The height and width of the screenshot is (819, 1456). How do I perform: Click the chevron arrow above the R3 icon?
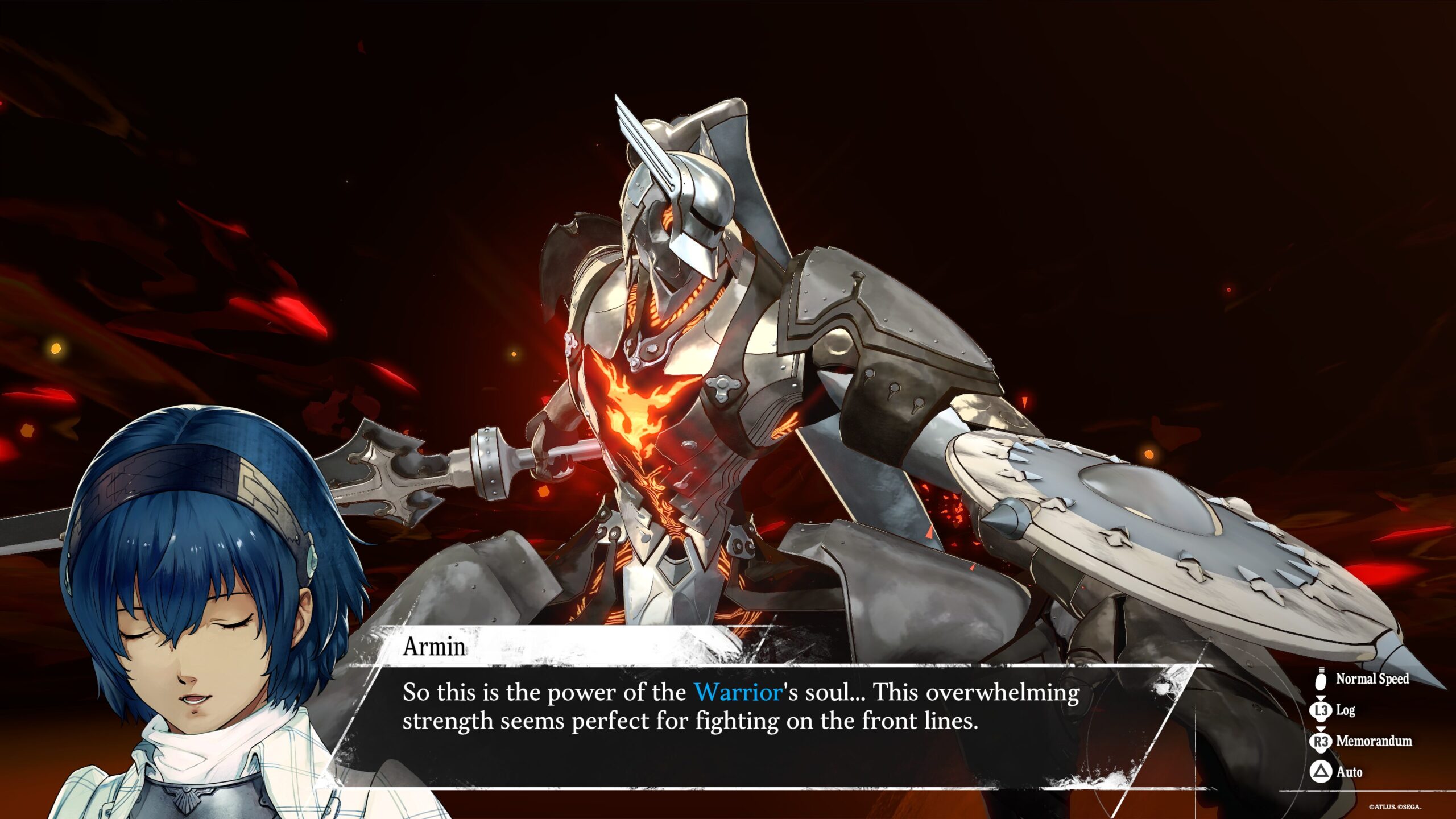1321,730
